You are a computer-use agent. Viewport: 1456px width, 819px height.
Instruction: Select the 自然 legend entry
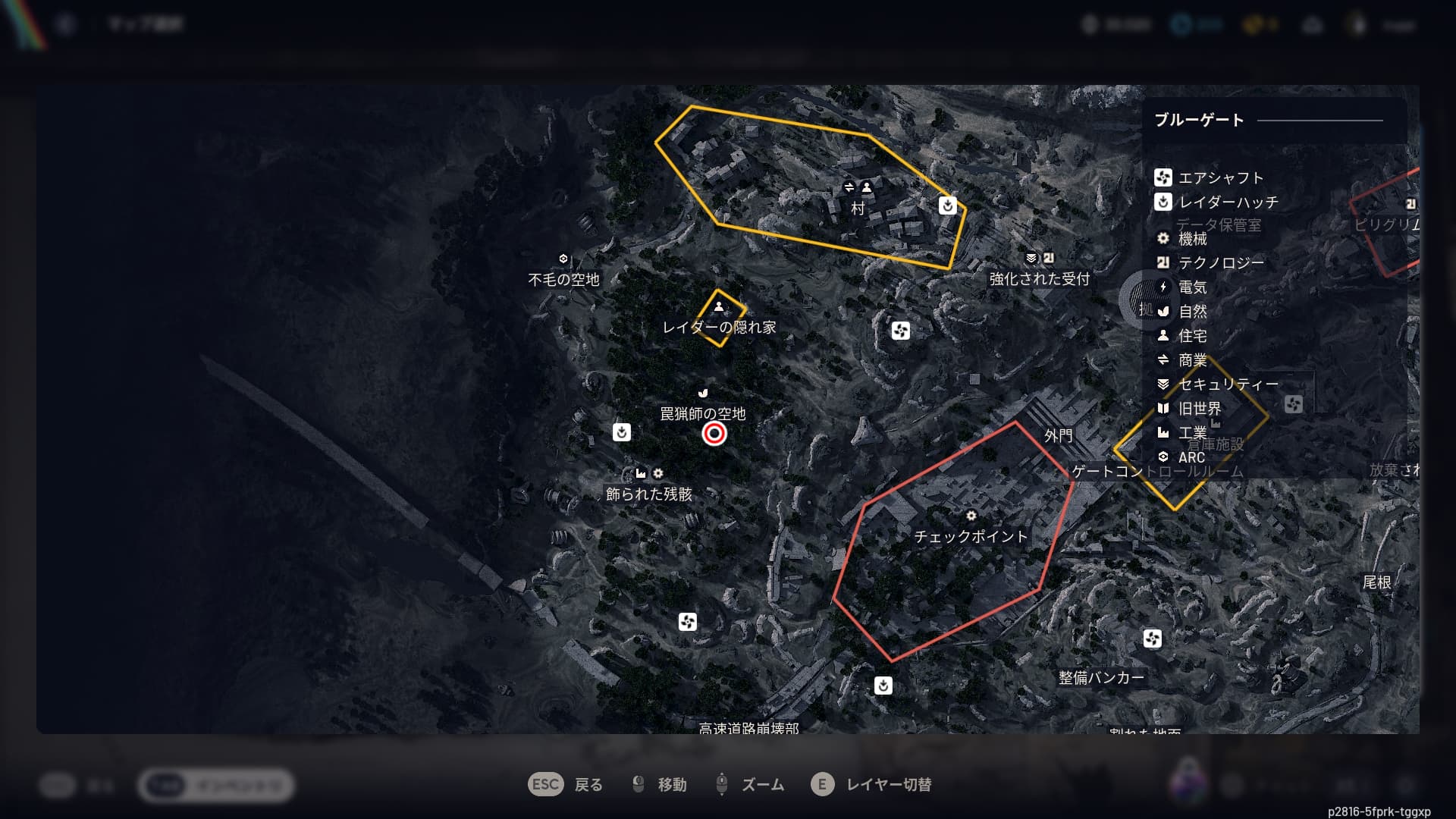pyautogui.click(x=1192, y=312)
